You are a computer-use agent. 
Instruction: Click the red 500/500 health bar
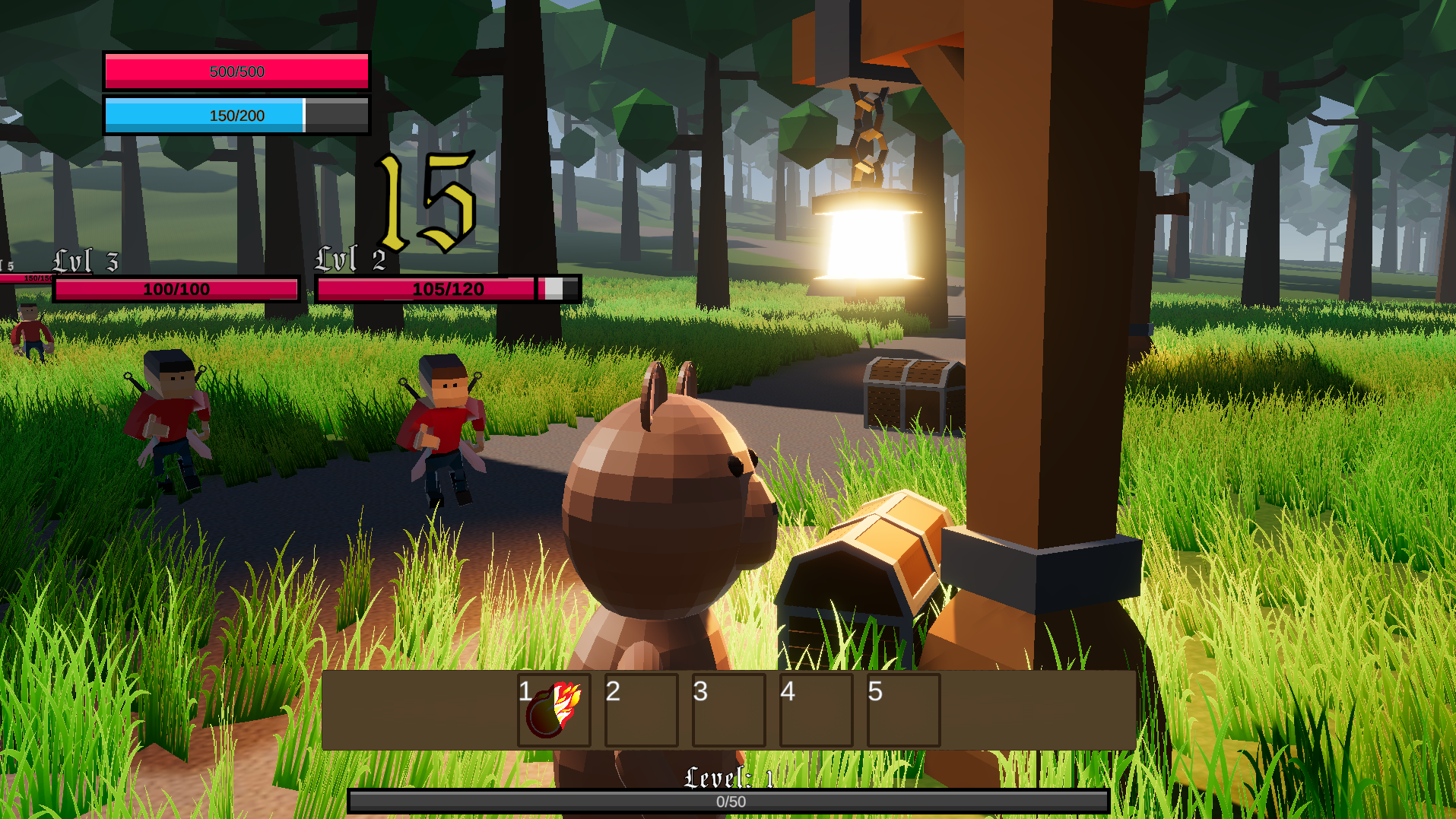click(236, 71)
